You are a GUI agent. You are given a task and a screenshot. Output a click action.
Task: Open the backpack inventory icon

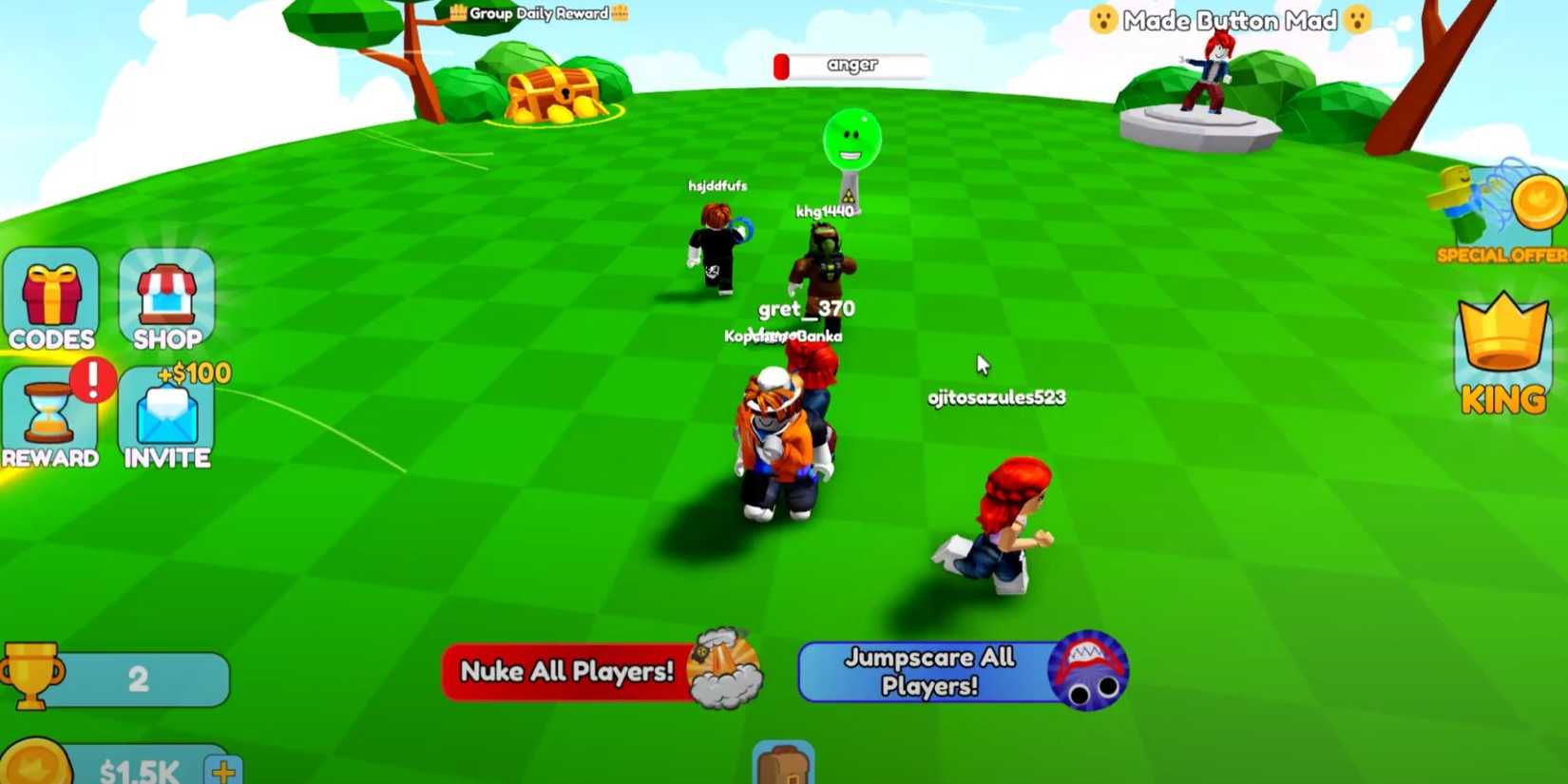click(785, 766)
